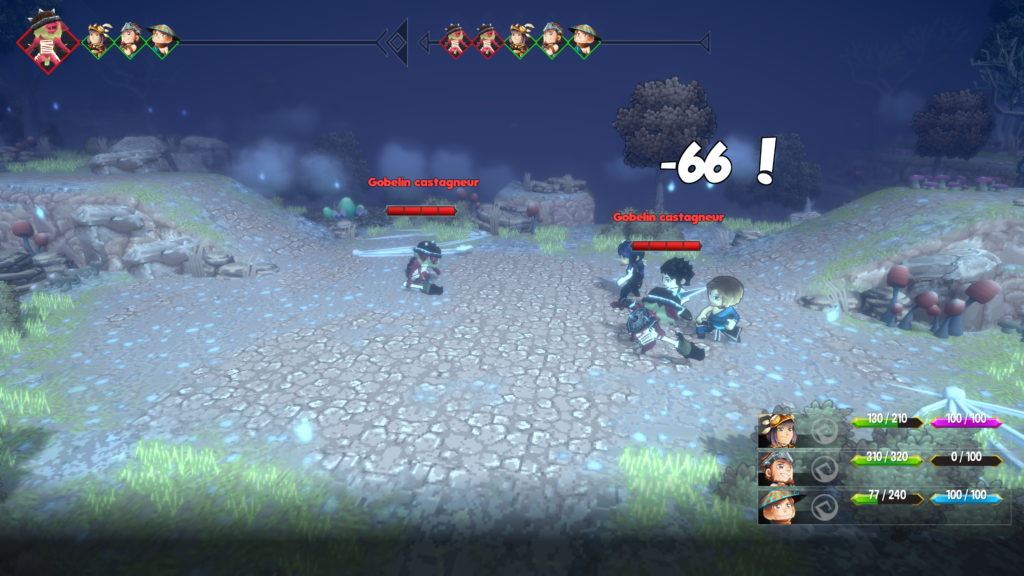Select the purple-haired goggles hero portrait
Viewport: 1024px width, 576px height.
pos(777,430)
